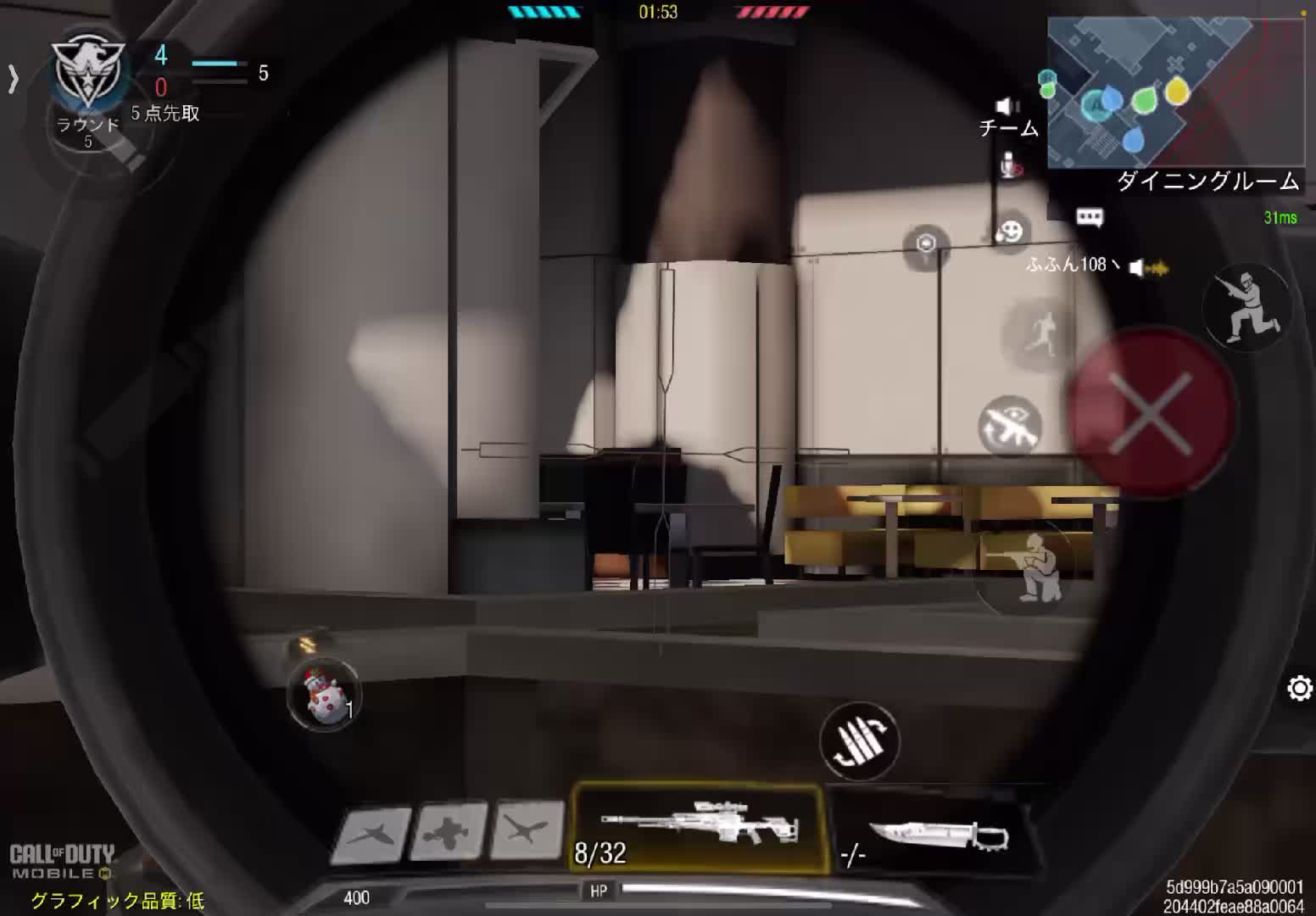The width and height of the screenshot is (1316, 916).
Task: Expand the left side panel arrow
Action: [x=13, y=79]
